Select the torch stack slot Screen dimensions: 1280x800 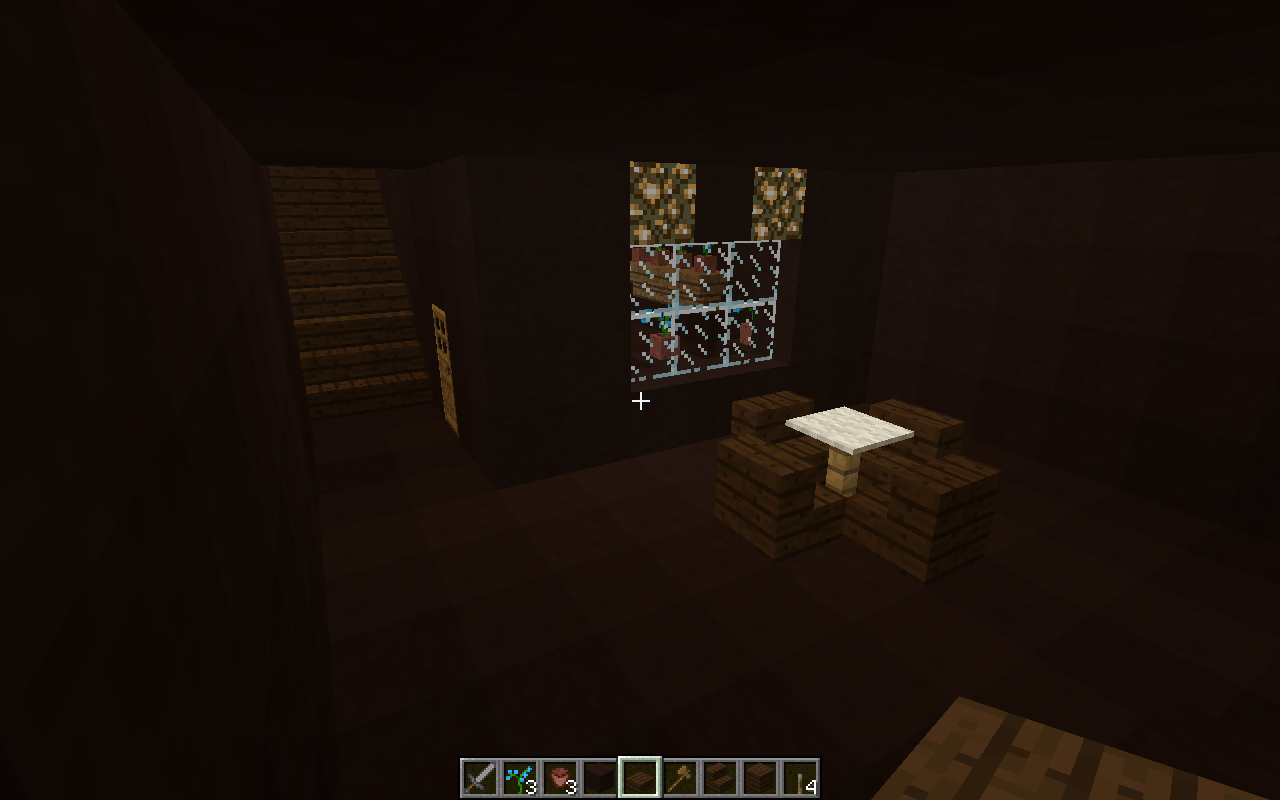click(800, 778)
